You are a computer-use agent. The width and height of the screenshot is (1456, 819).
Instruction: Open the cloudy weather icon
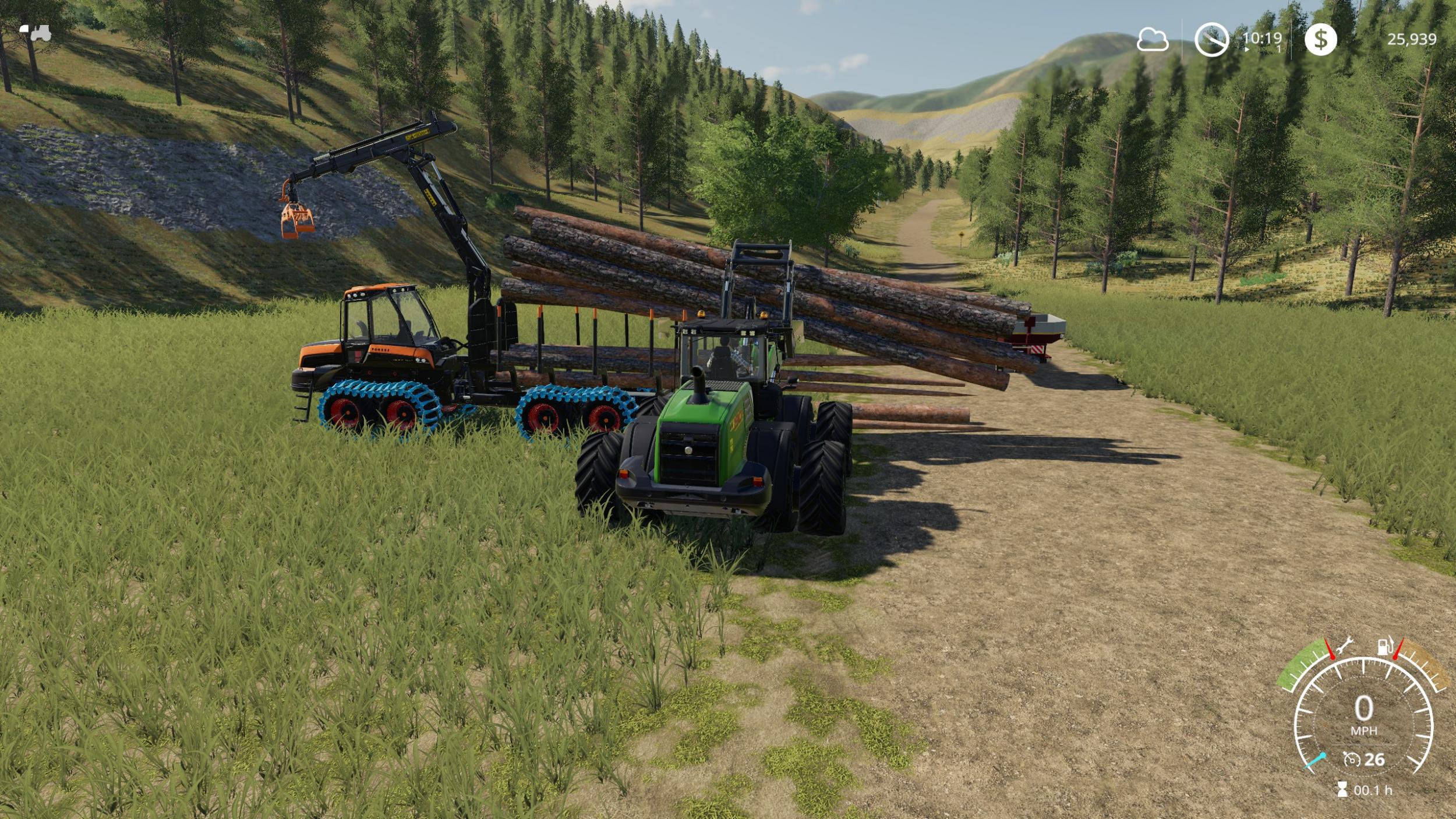tap(1153, 40)
